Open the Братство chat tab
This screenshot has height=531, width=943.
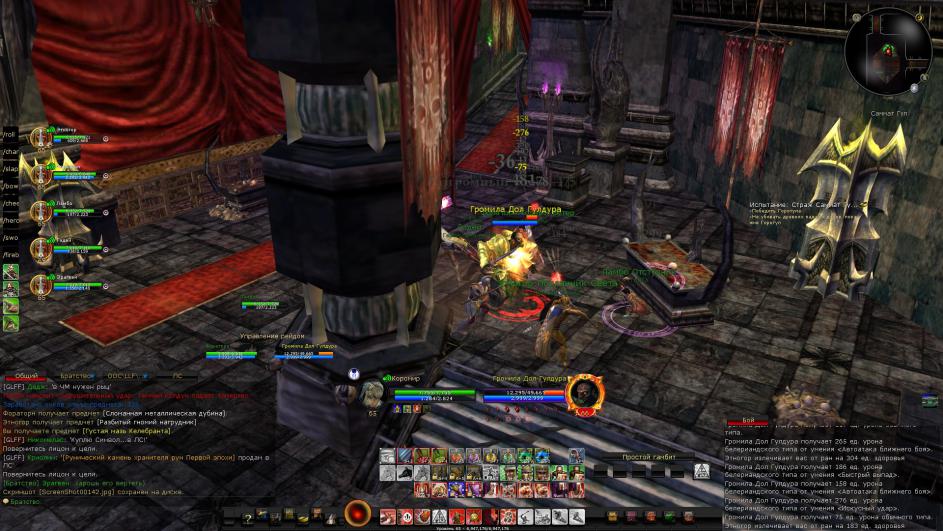[74, 375]
